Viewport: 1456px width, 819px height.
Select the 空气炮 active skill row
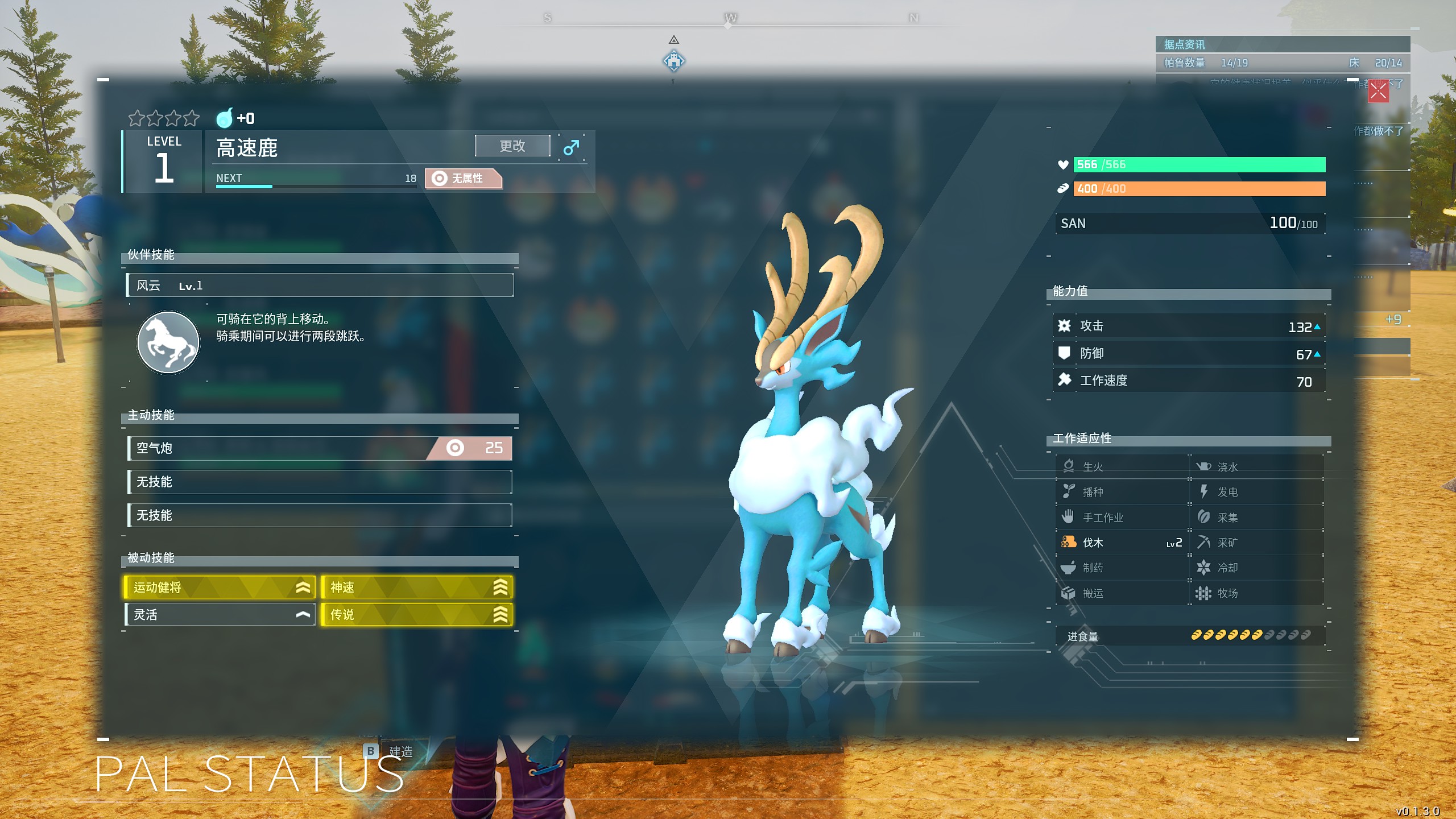(x=320, y=448)
